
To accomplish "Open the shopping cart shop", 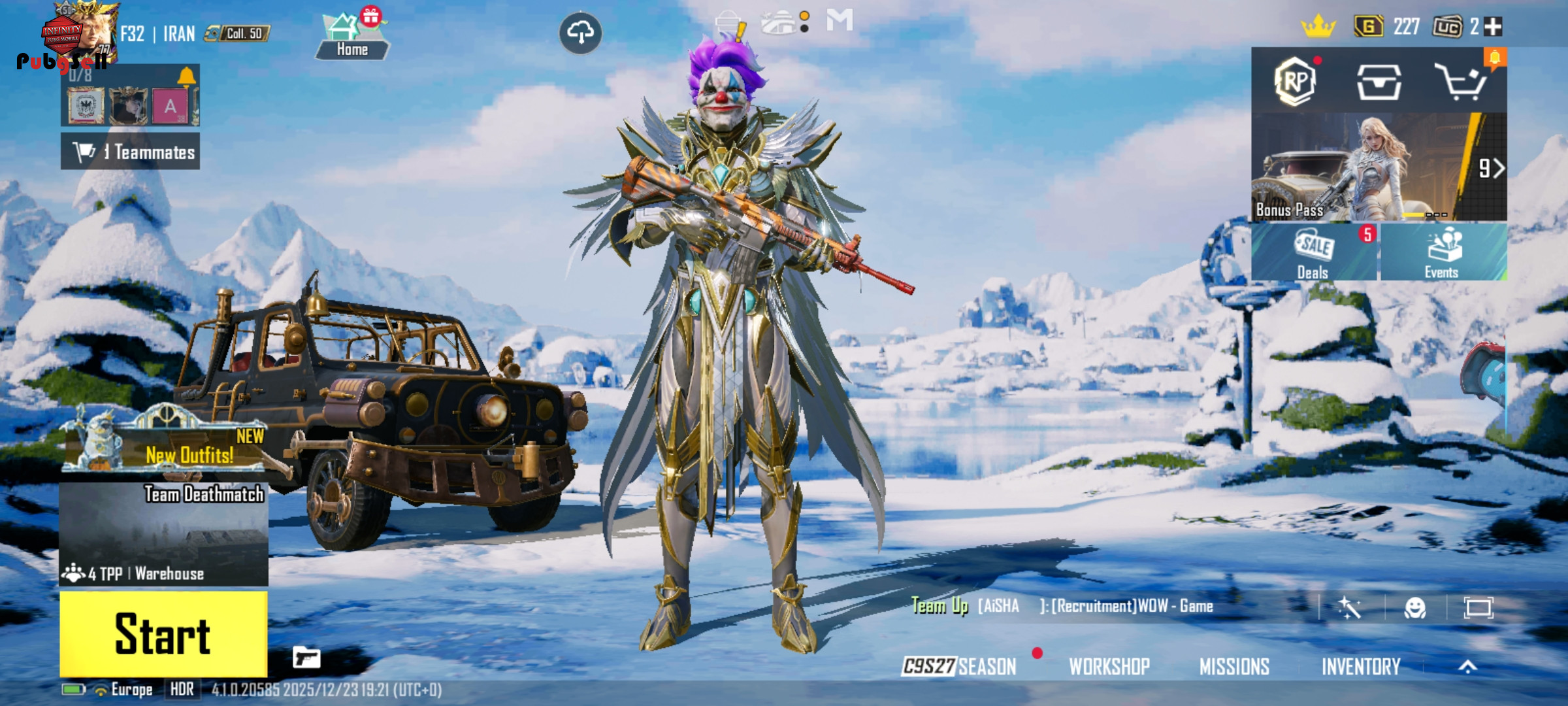I will coord(1461,82).
